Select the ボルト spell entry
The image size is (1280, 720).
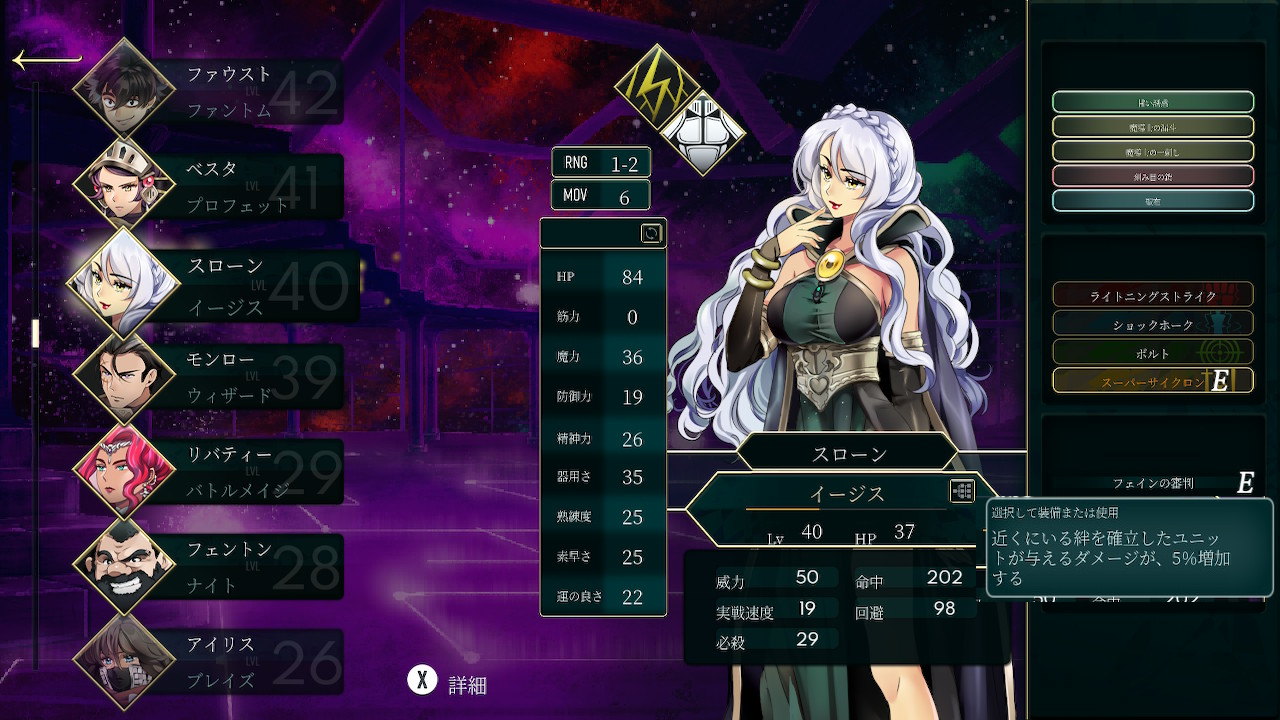pyautogui.click(x=1152, y=353)
